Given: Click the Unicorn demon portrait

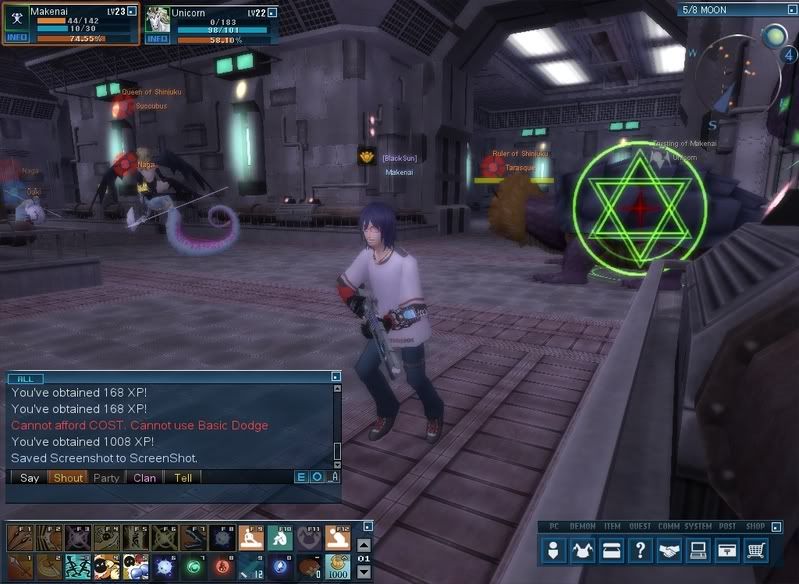Looking at the screenshot, I should 159,19.
